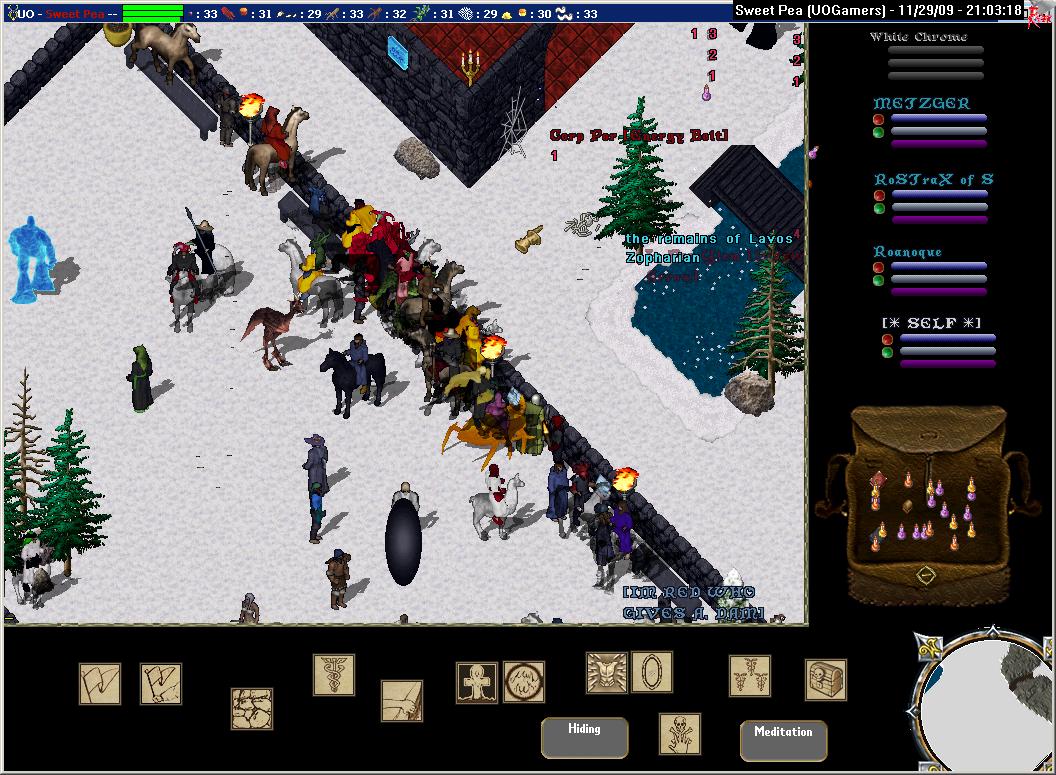Select Roanoque's party status bar
Screen dimensions: 1056x775
[938, 272]
